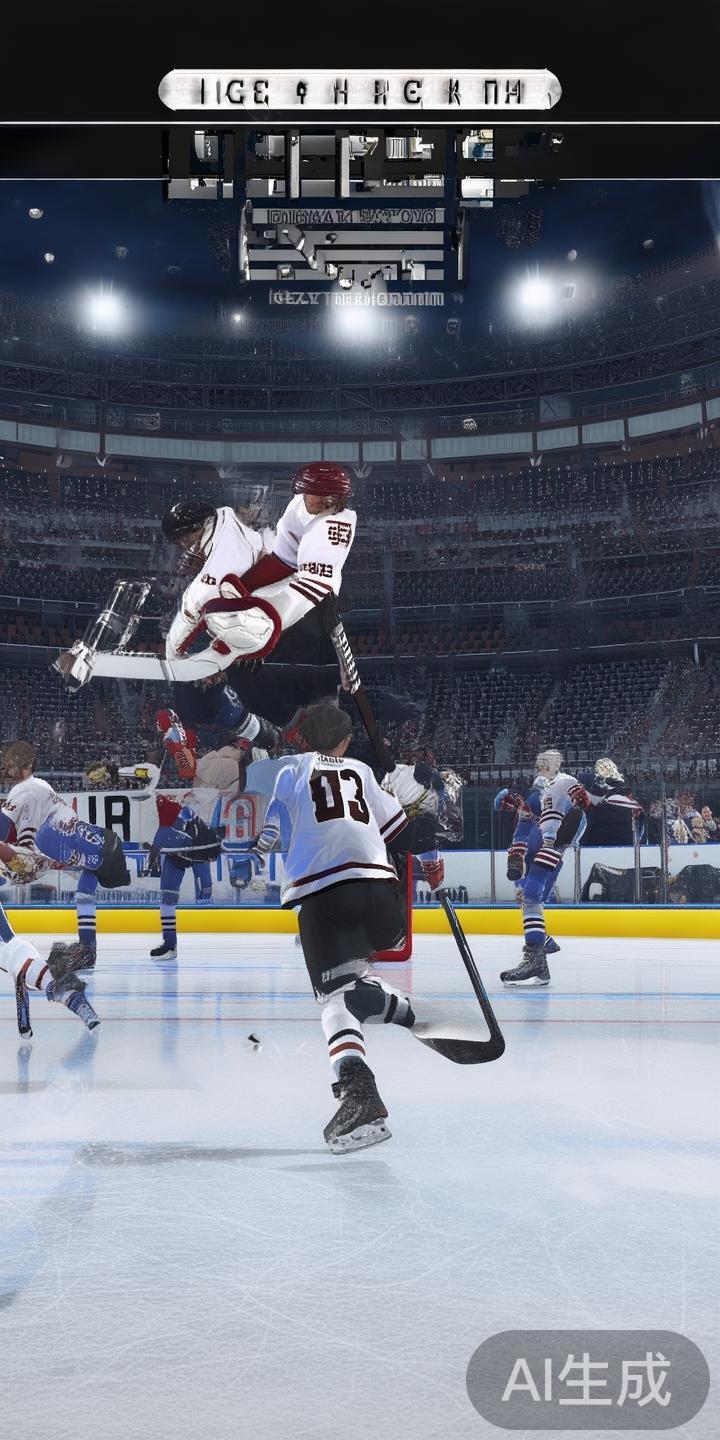
Task: Tap the AI生成 badge
Action: 587,1380
